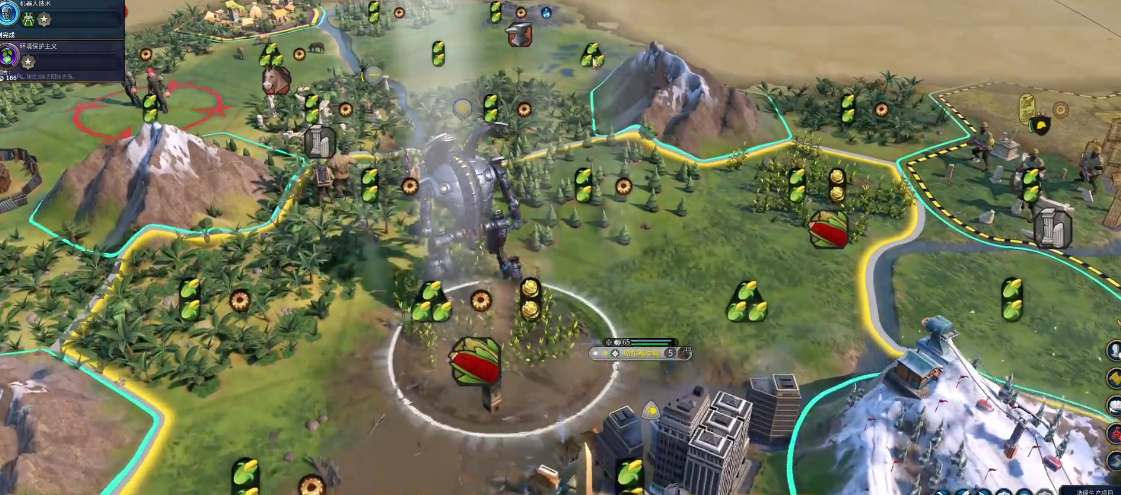The image size is (1121, 495).
Task: Open the yellow scroll icon on right edge
Action: [1113, 378]
